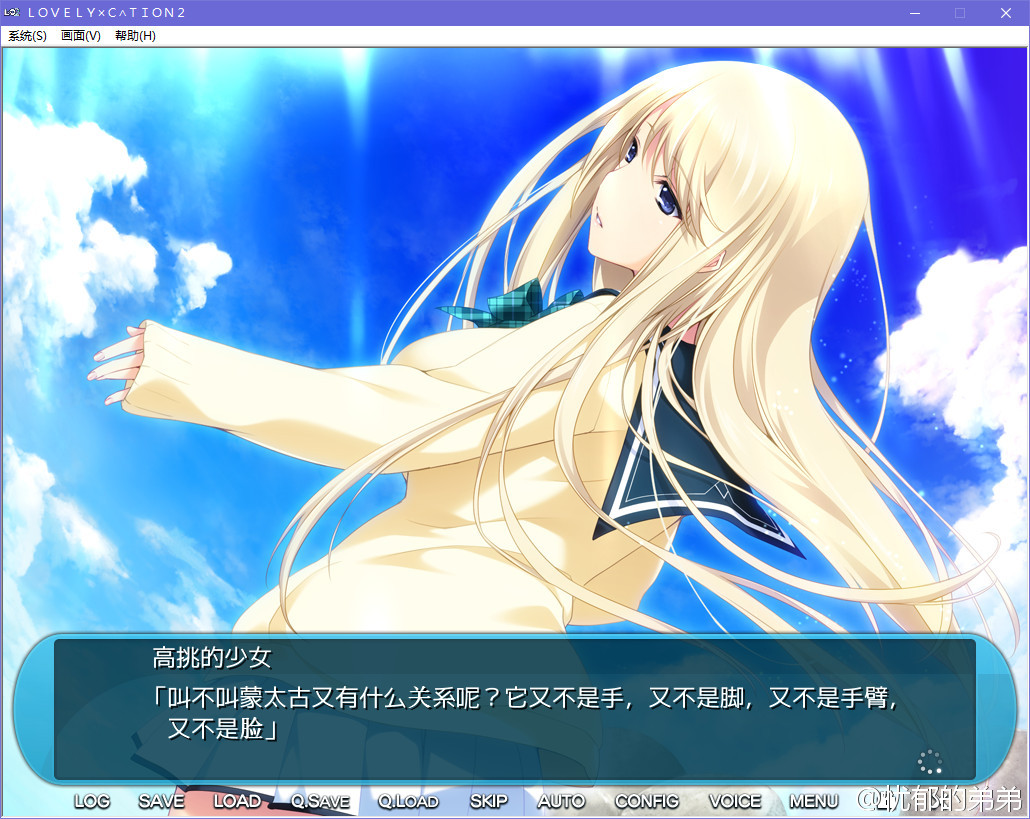Open the LOG backlog
The height and width of the screenshot is (819, 1030).
click(x=92, y=801)
